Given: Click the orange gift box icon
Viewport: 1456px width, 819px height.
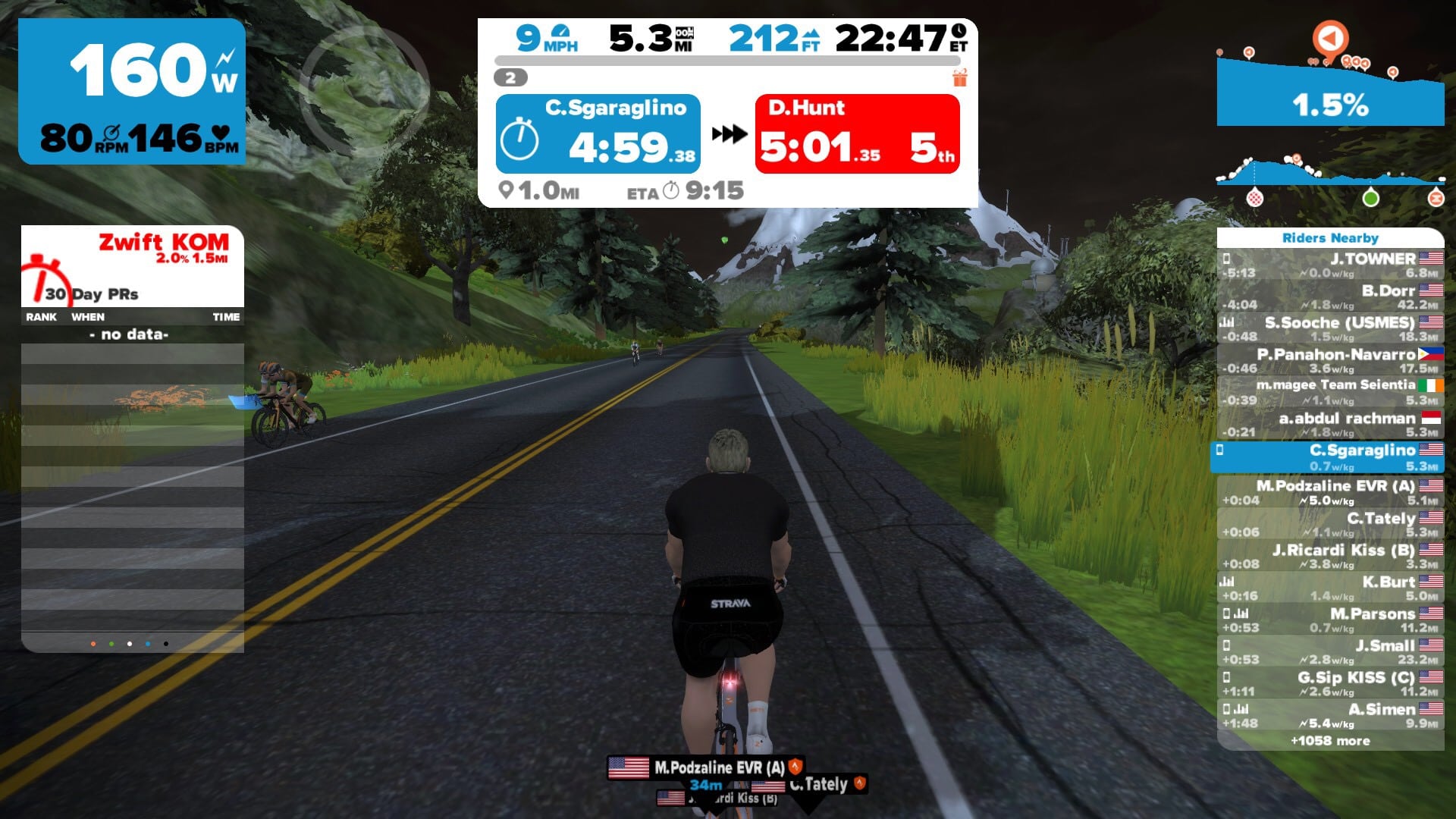Looking at the screenshot, I should (x=960, y=77).
